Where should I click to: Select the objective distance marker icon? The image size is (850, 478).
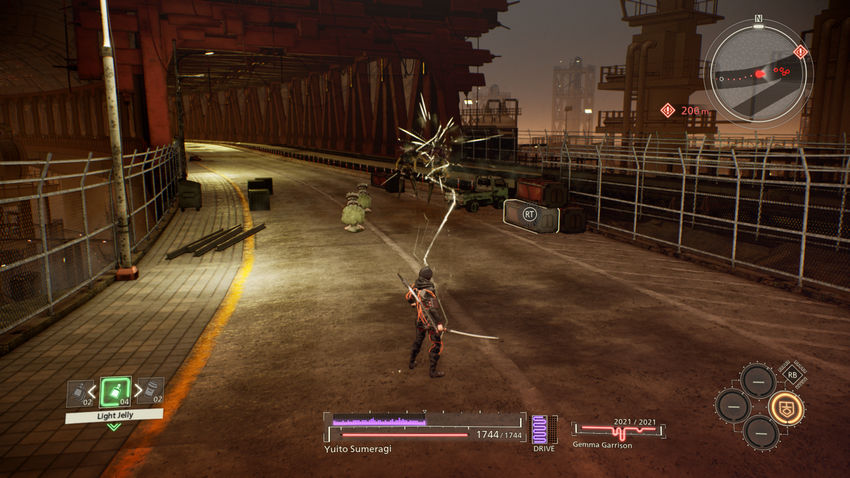point(667,110)
